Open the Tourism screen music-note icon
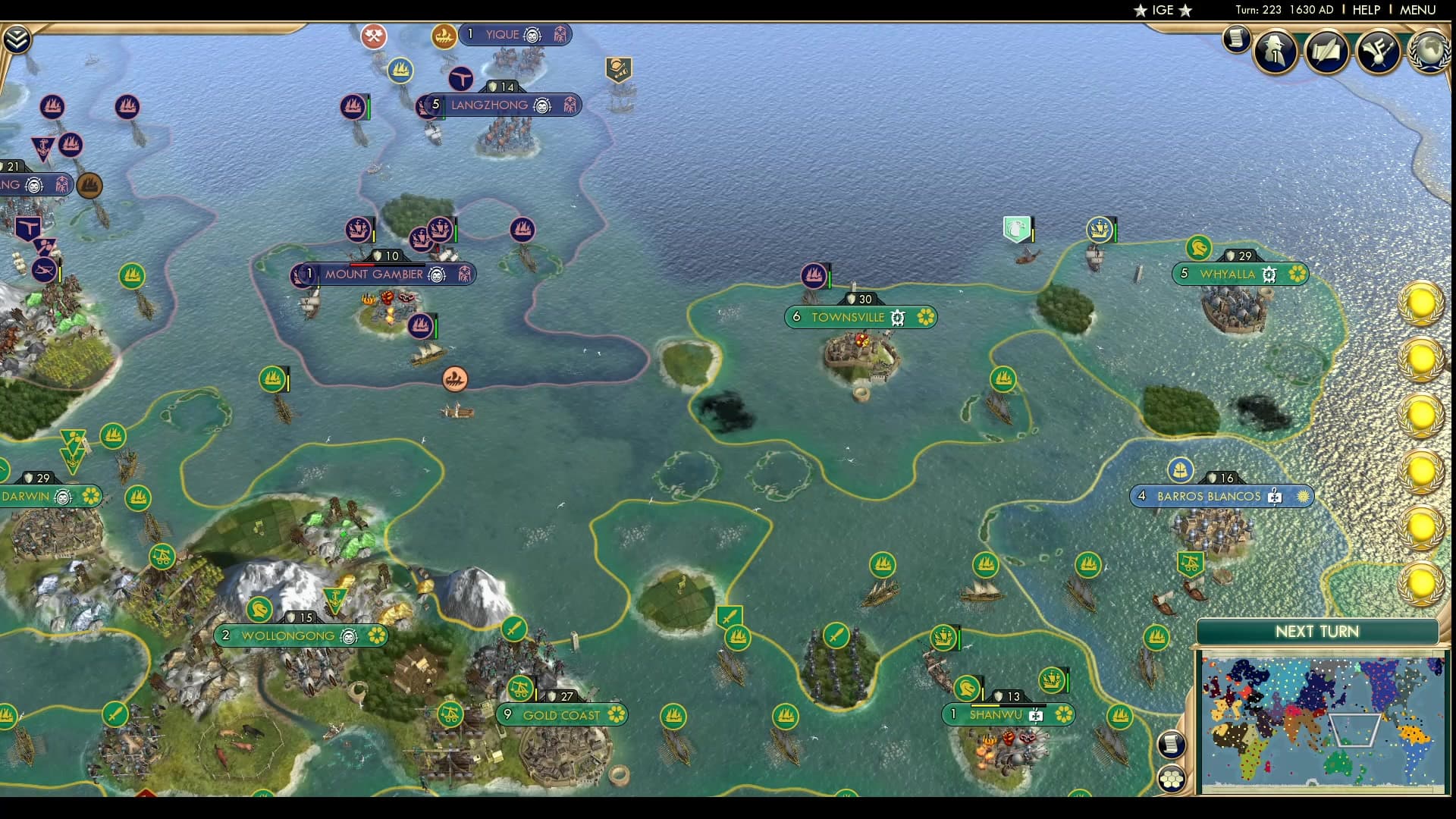This screenshot has width=1456, height=819. [1379, 52]
